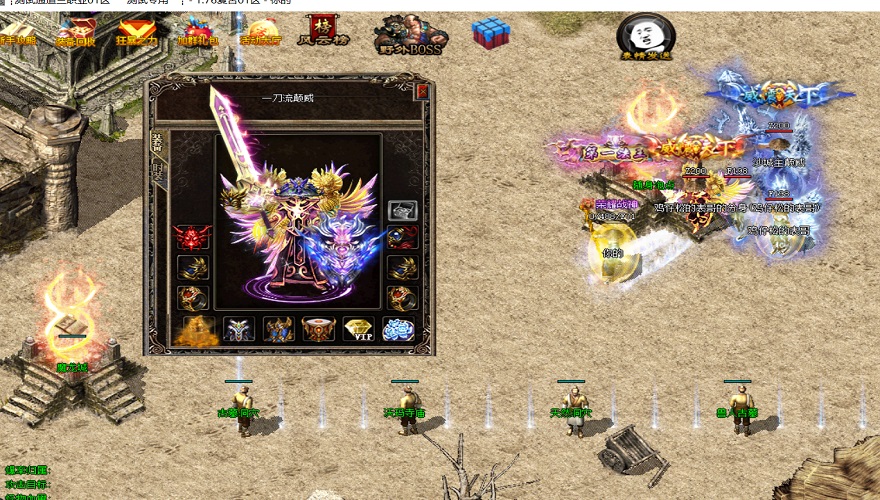
Task: Open the 新手攻略 beginner guide
Action: [17, 34]
